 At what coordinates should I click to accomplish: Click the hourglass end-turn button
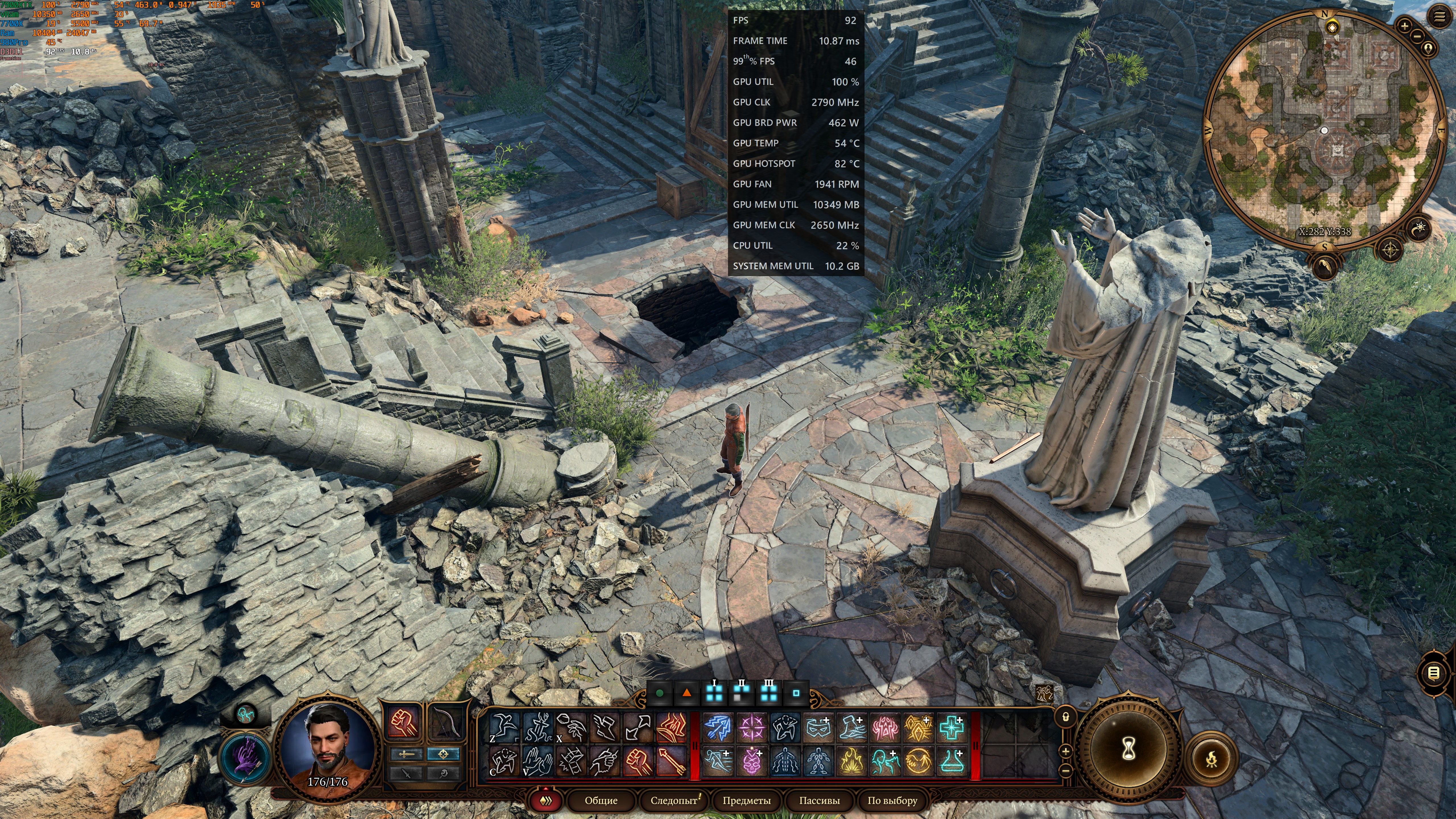coord(1128,750)
